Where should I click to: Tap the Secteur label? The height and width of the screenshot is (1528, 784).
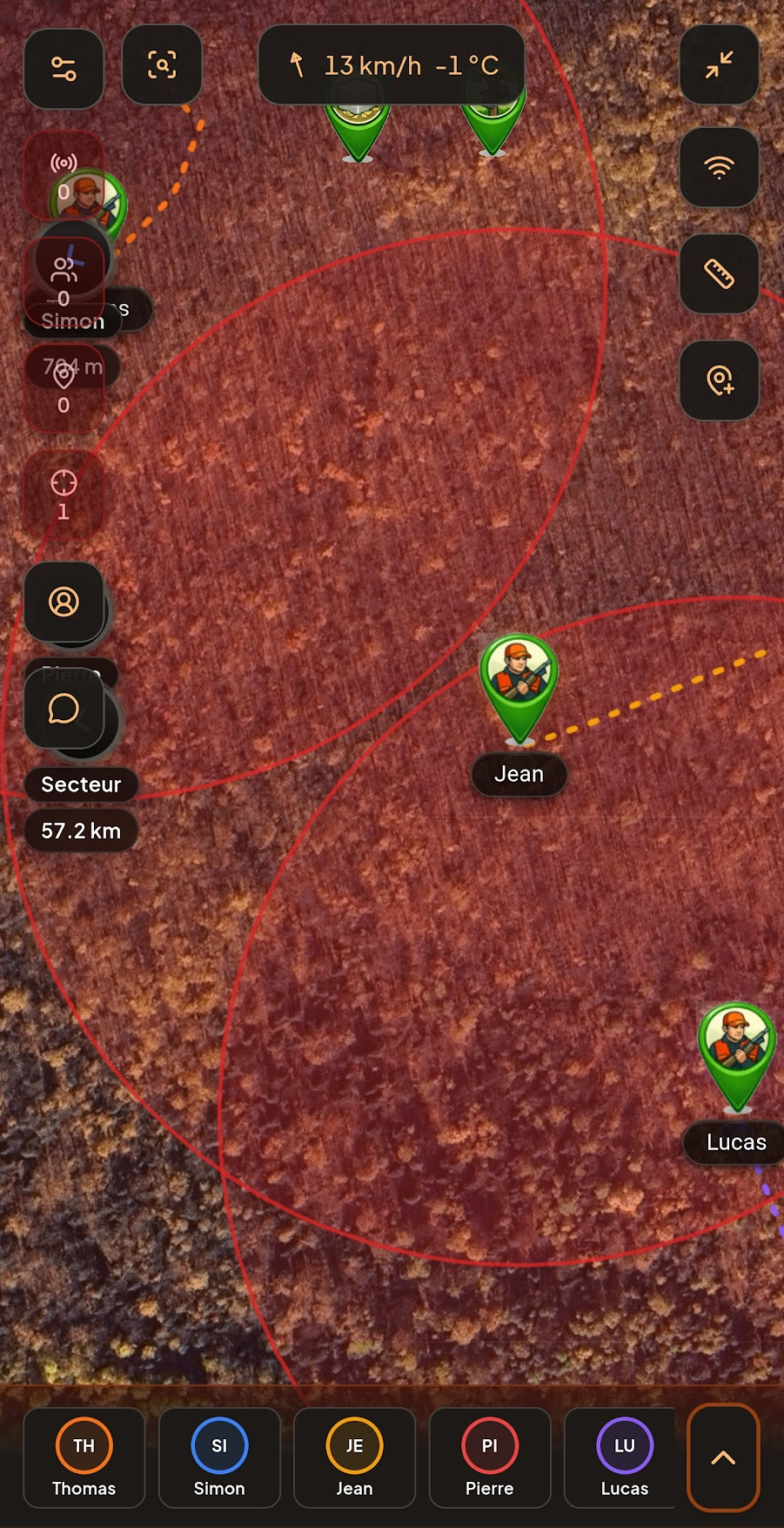(x=81, y=784)
